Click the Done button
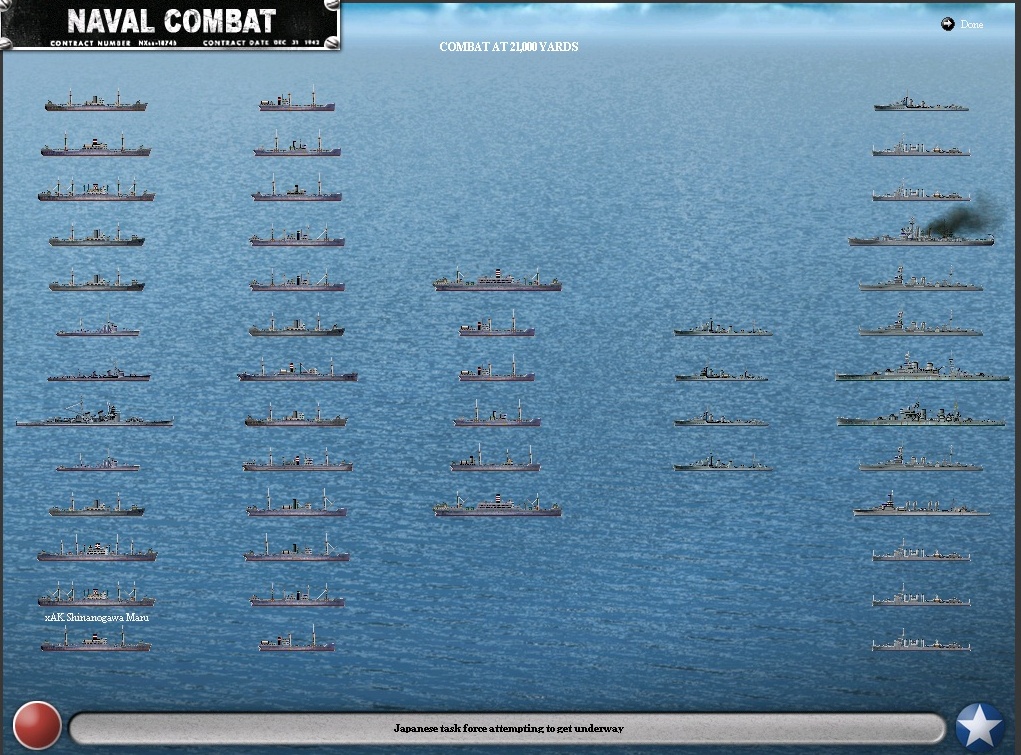Image resolution: width=1021 pixels, height=755 pixels. coord(963,25)
